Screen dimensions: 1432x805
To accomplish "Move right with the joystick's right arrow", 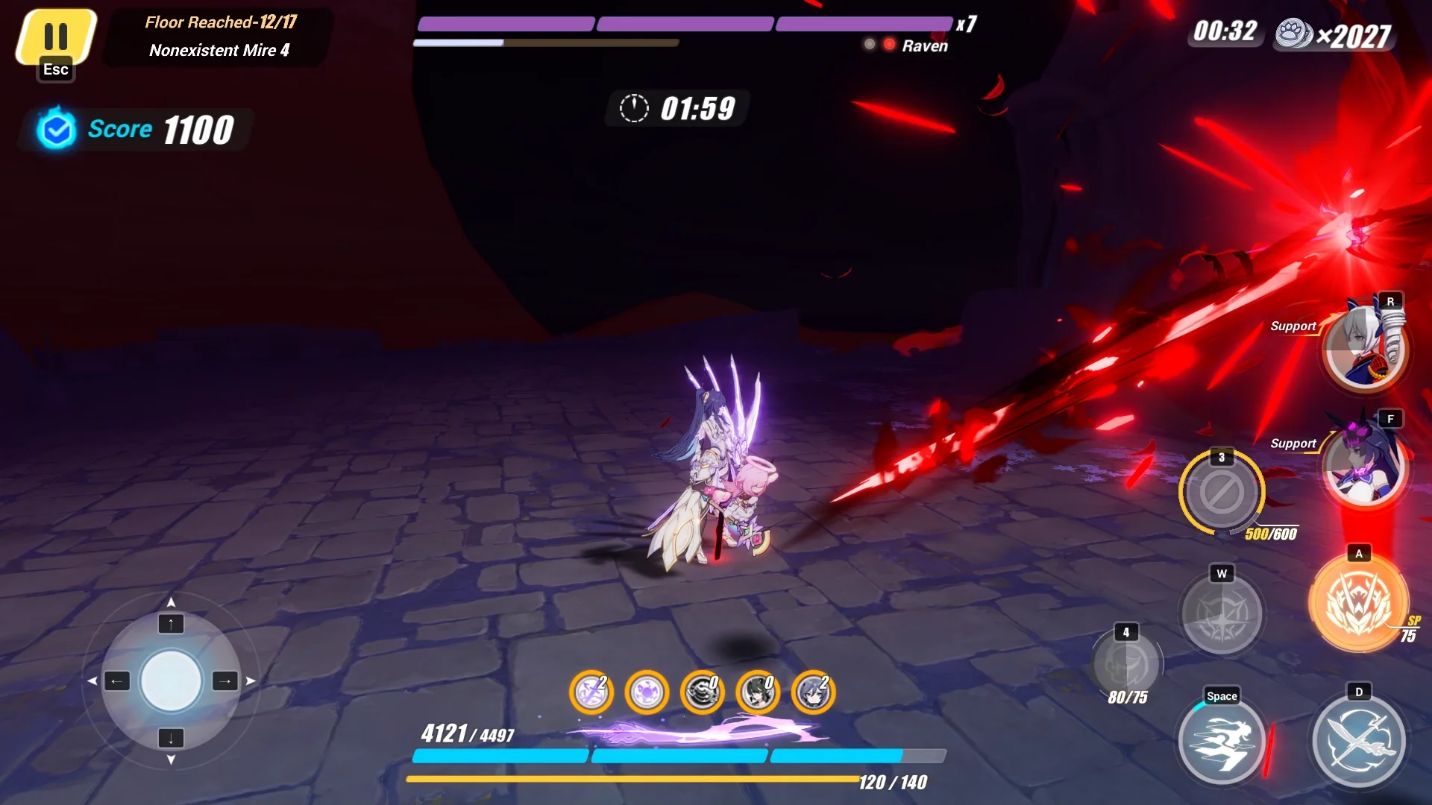I will pyautogui.click(x=224, y=681).
